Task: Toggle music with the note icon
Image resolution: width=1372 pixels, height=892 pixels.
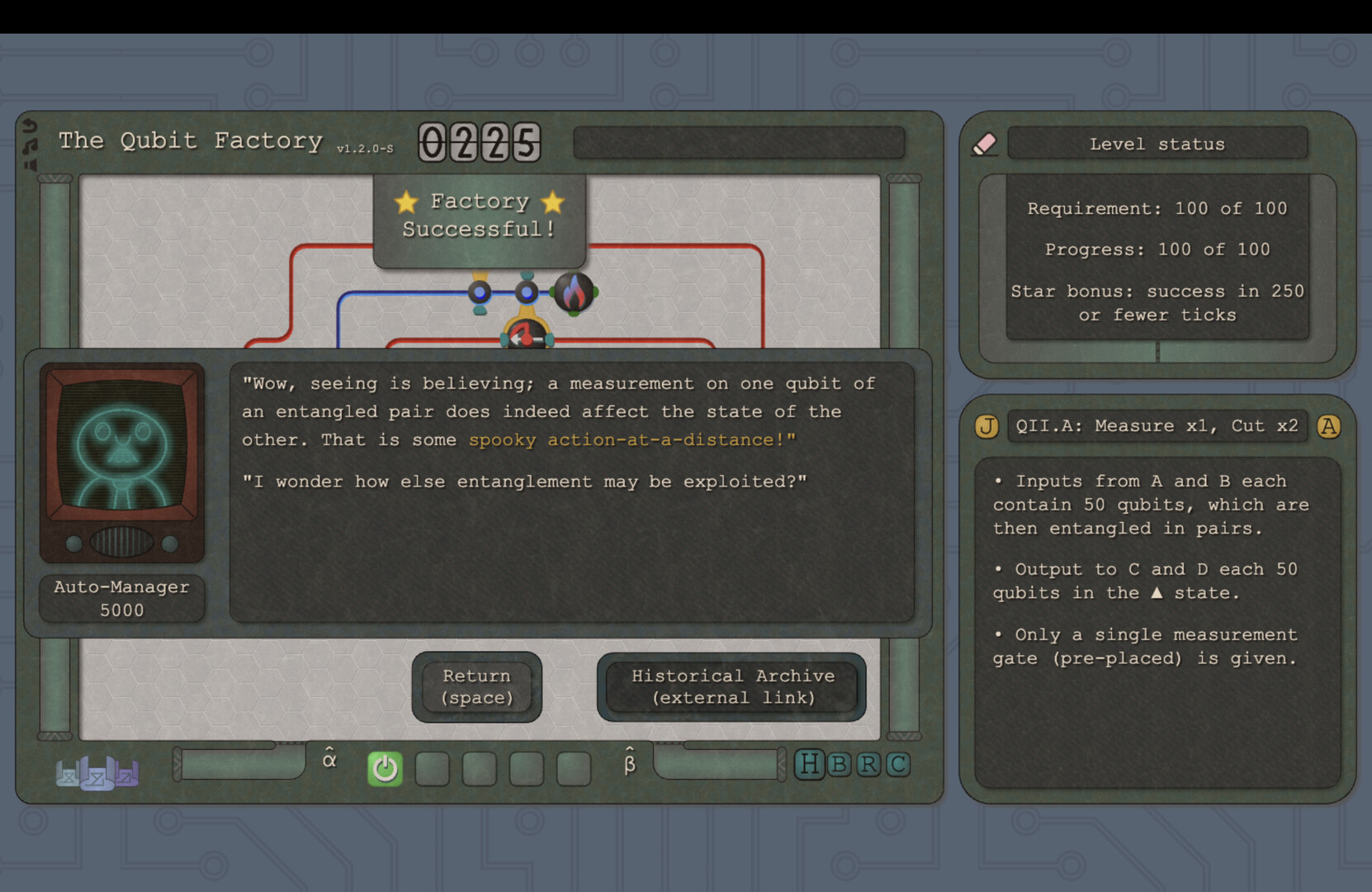Action: [31, 145]
